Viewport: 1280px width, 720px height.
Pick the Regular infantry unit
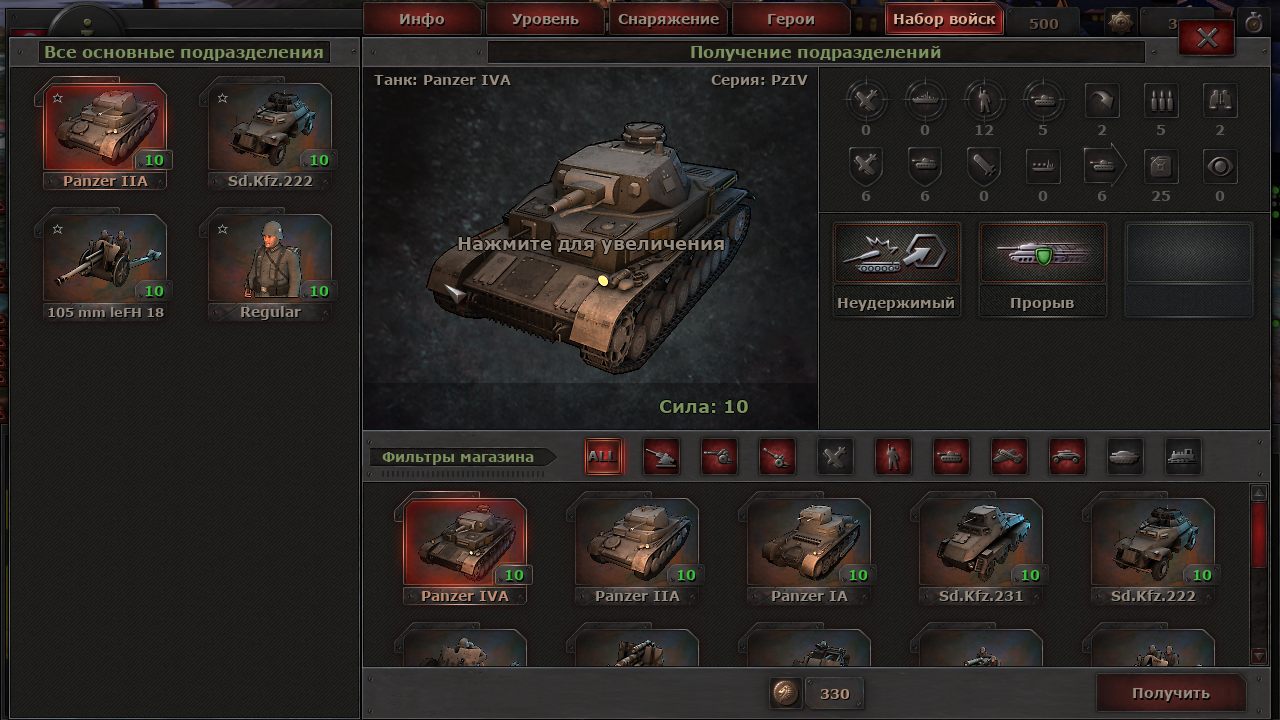[x=270, y=260]
